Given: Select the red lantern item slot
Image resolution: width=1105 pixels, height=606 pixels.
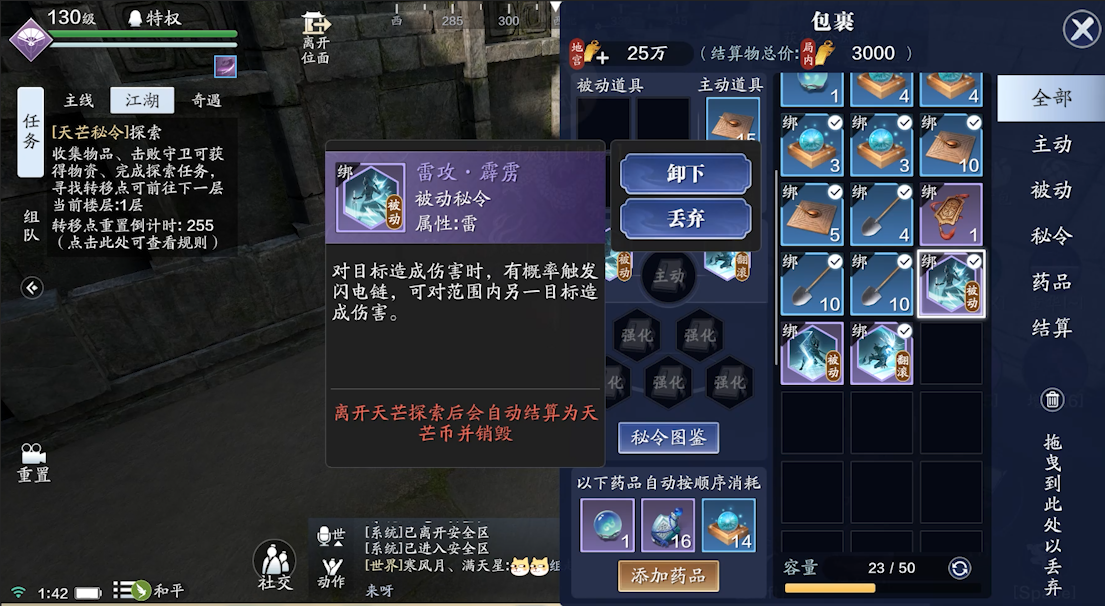Looking at the screenshot, I should point(951,215).
